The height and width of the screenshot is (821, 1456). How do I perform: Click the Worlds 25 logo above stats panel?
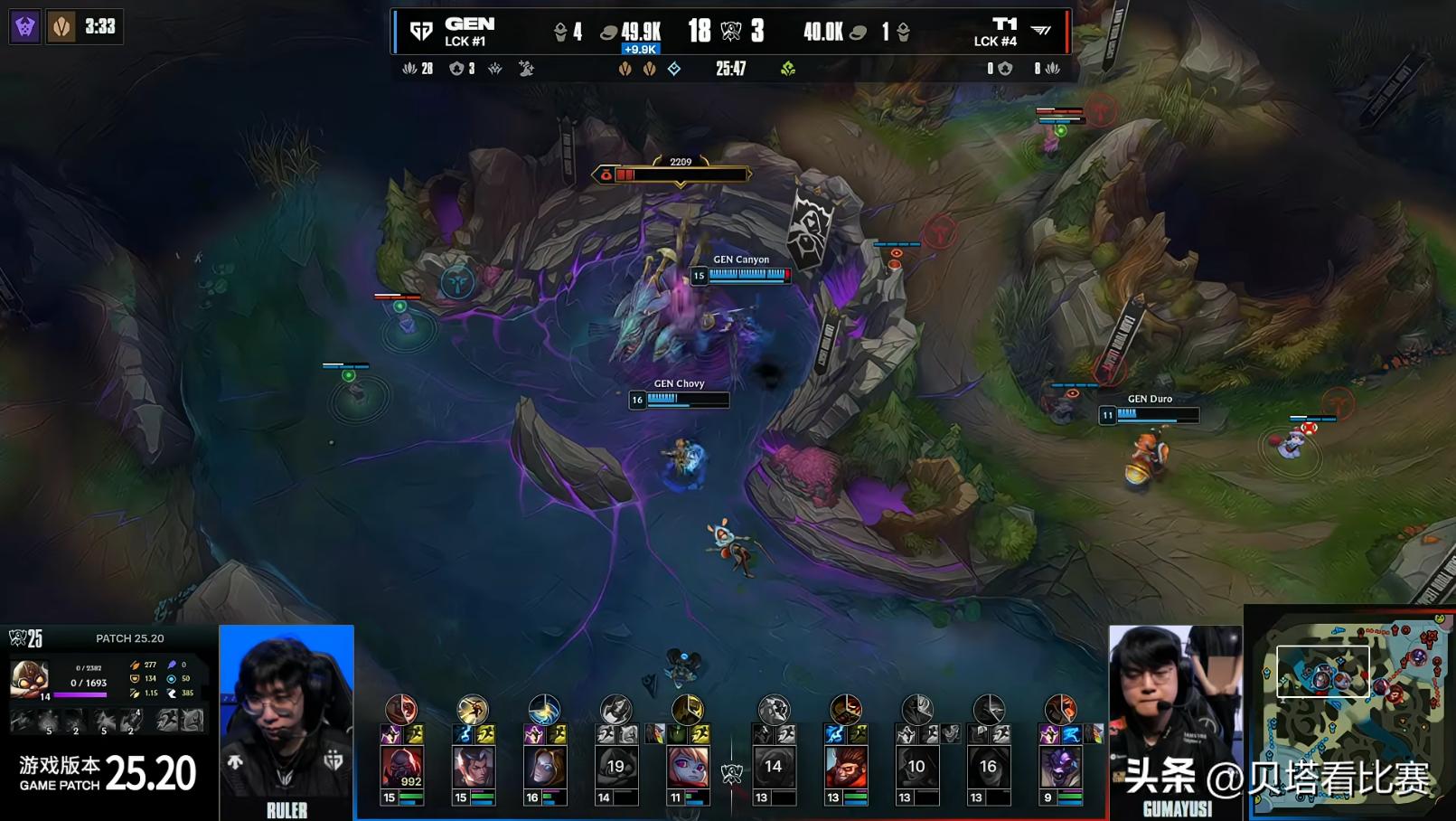[26, 638]
